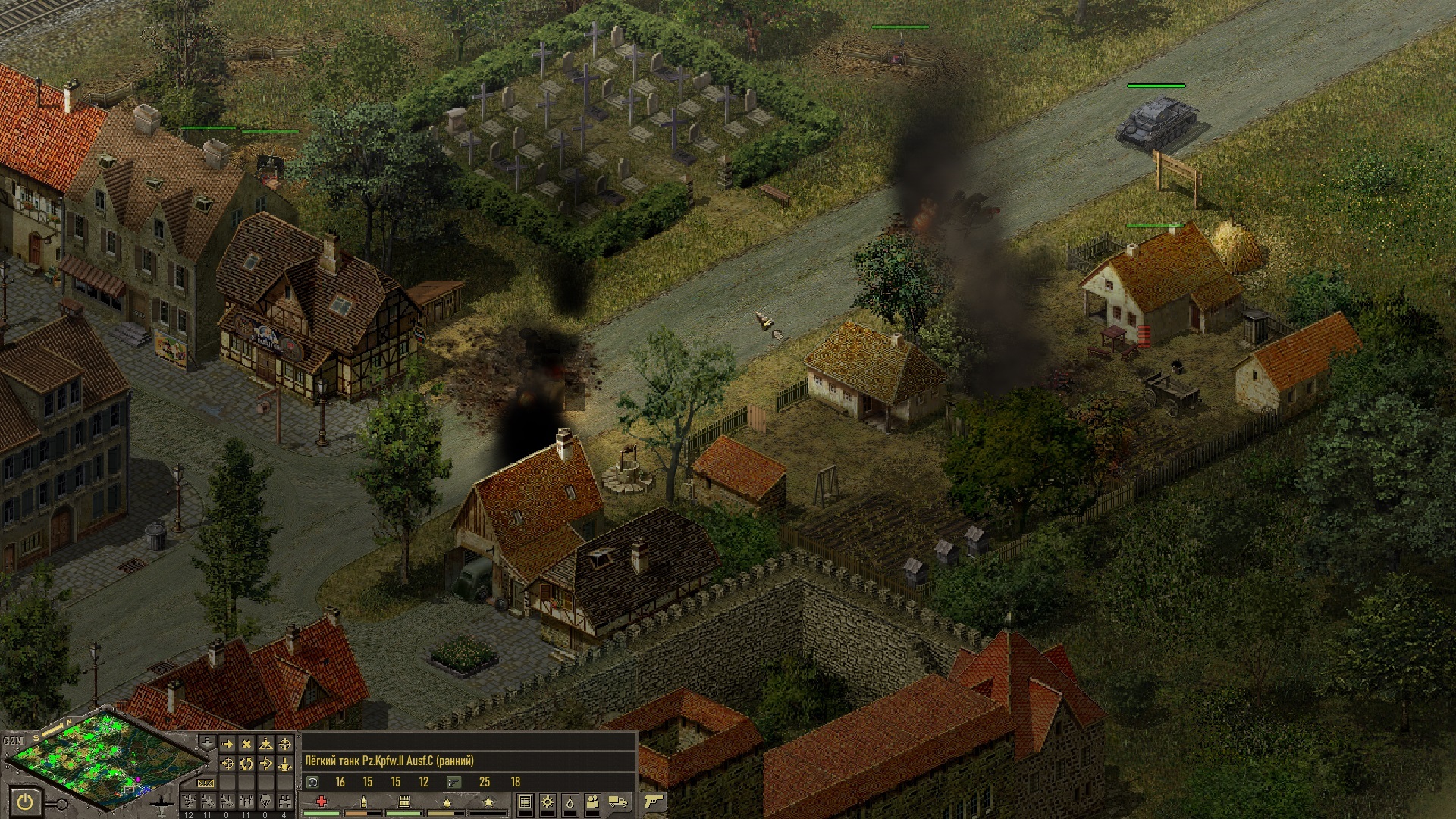Collapse command panel with grey down arrow
Screen dimensions: 1456x819
point(206,741)
